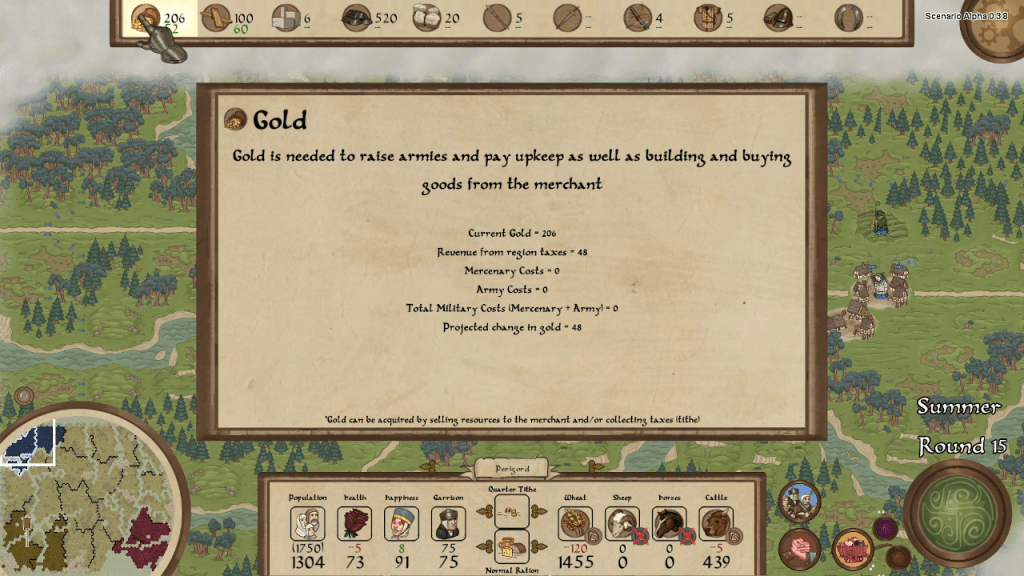The width and height of the screenshot is (1024, 576).
Task: Select the Health rose icon
Action: [354, 523]
